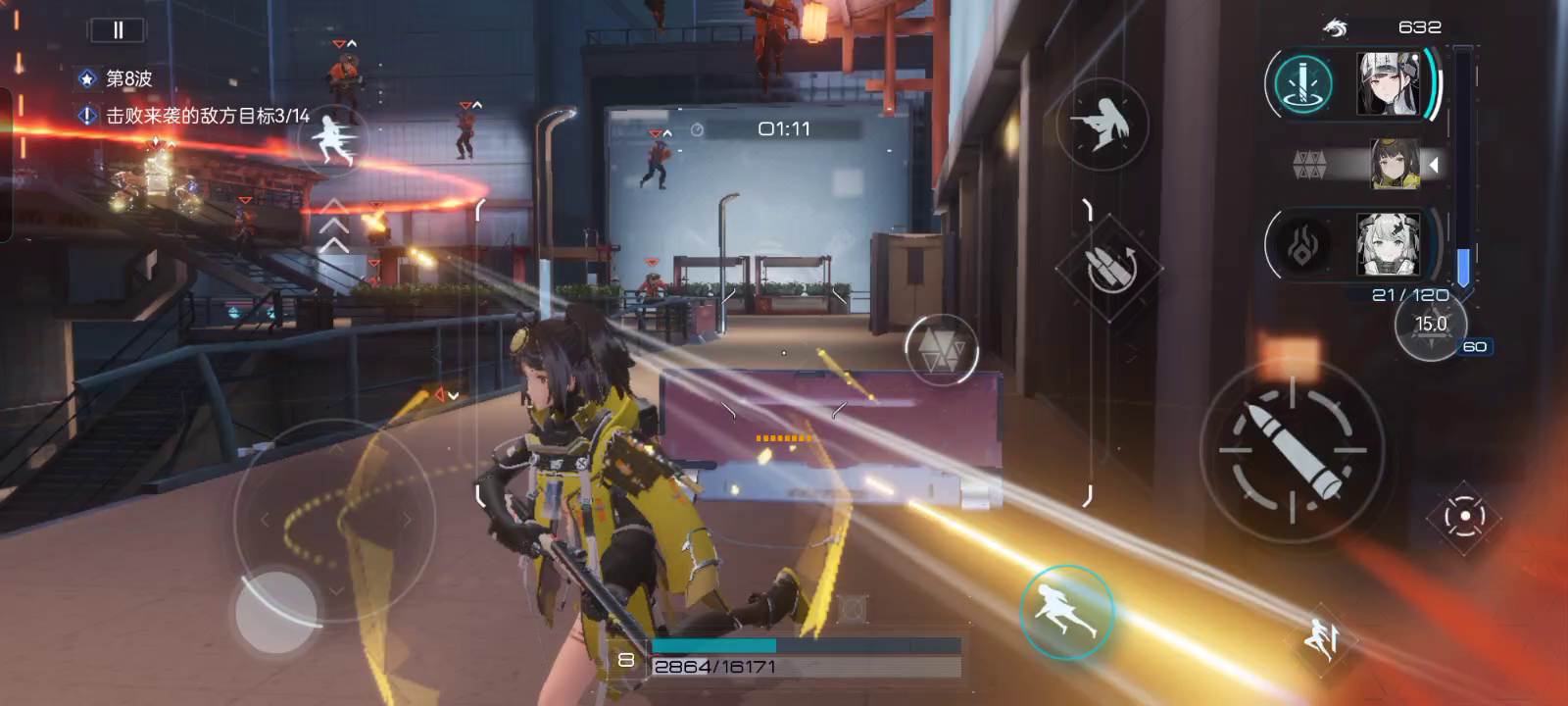Switch to the green-haired character portrait
This screenshot has height=706, width=1568.
(1388, 243)
